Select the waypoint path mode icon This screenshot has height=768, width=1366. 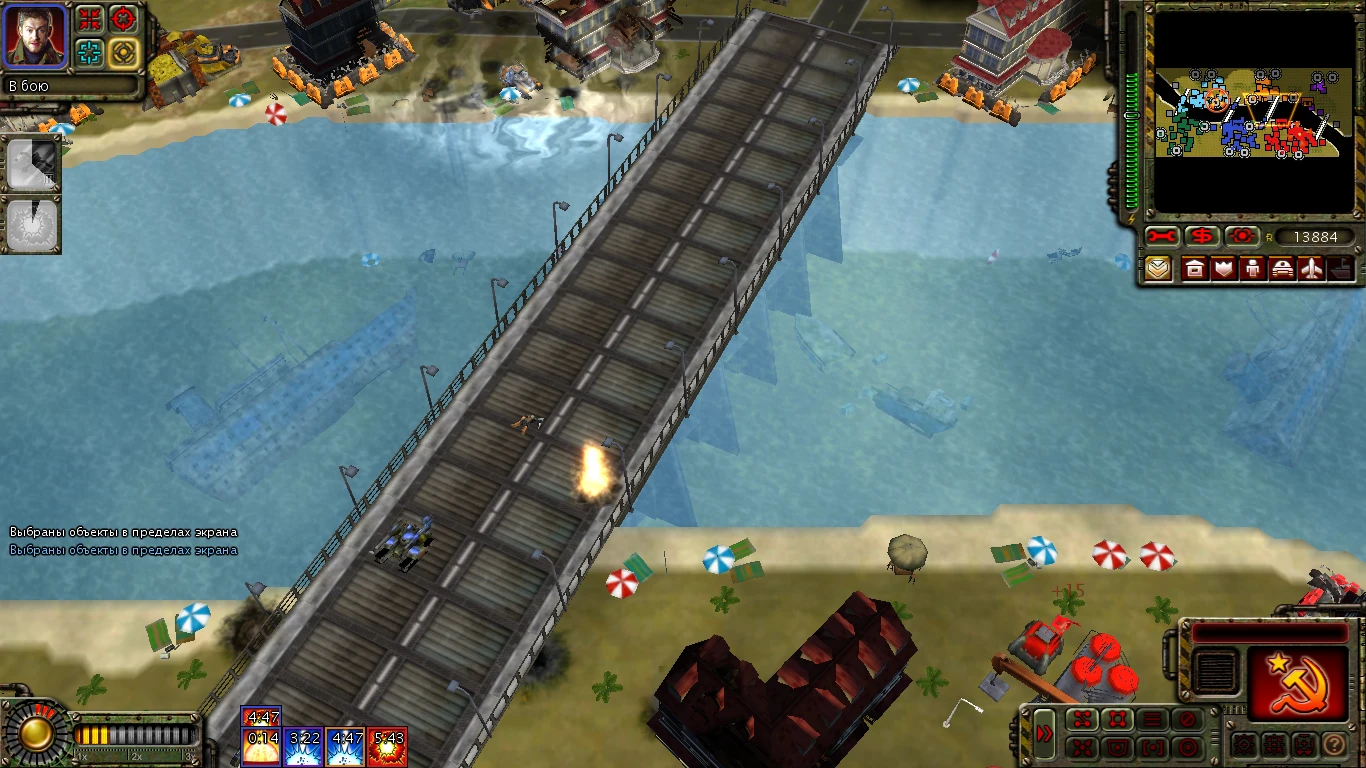tap(1082, 718)
